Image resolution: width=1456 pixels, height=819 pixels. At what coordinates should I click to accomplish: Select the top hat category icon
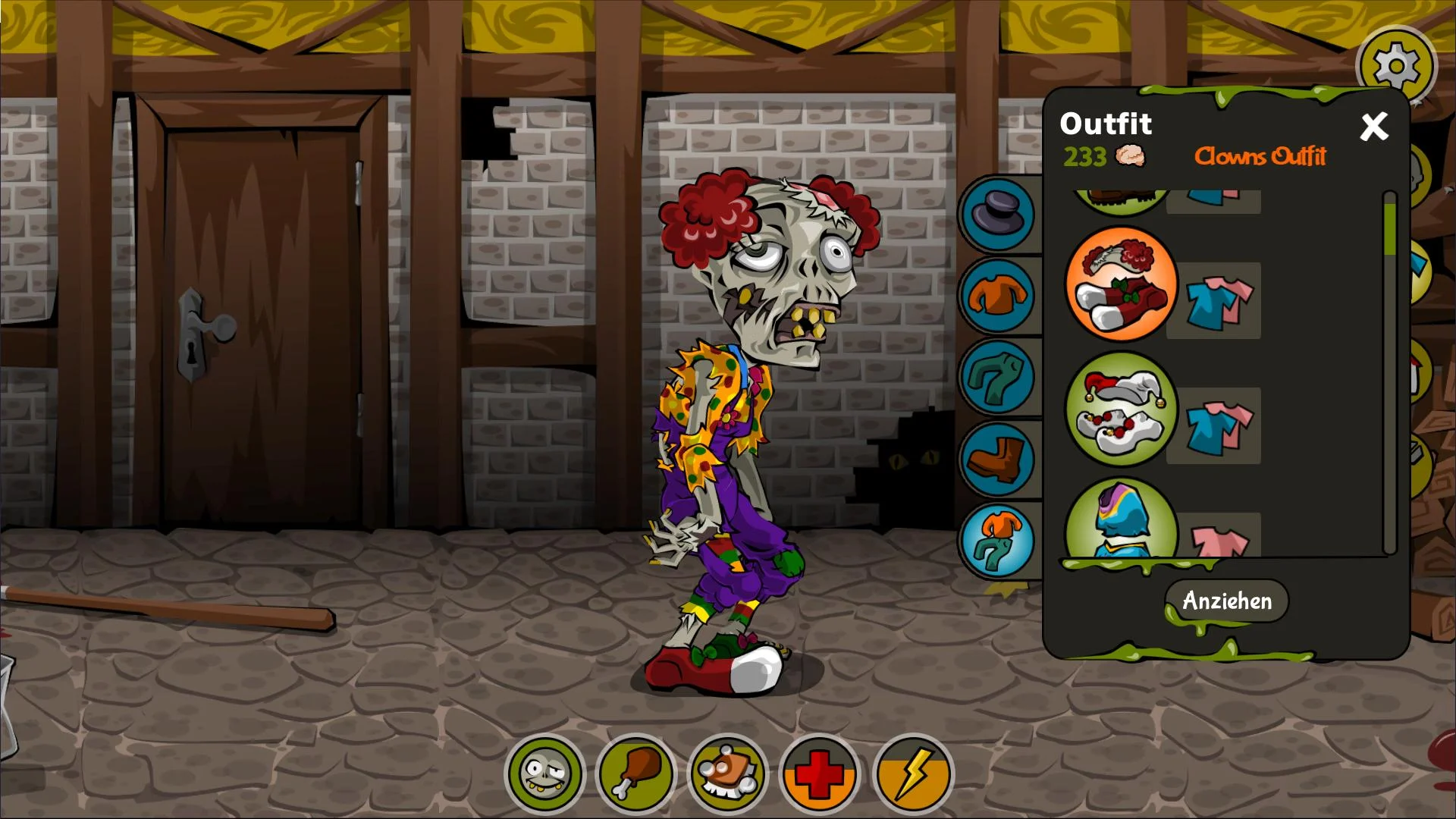click(x=997, y=213)
